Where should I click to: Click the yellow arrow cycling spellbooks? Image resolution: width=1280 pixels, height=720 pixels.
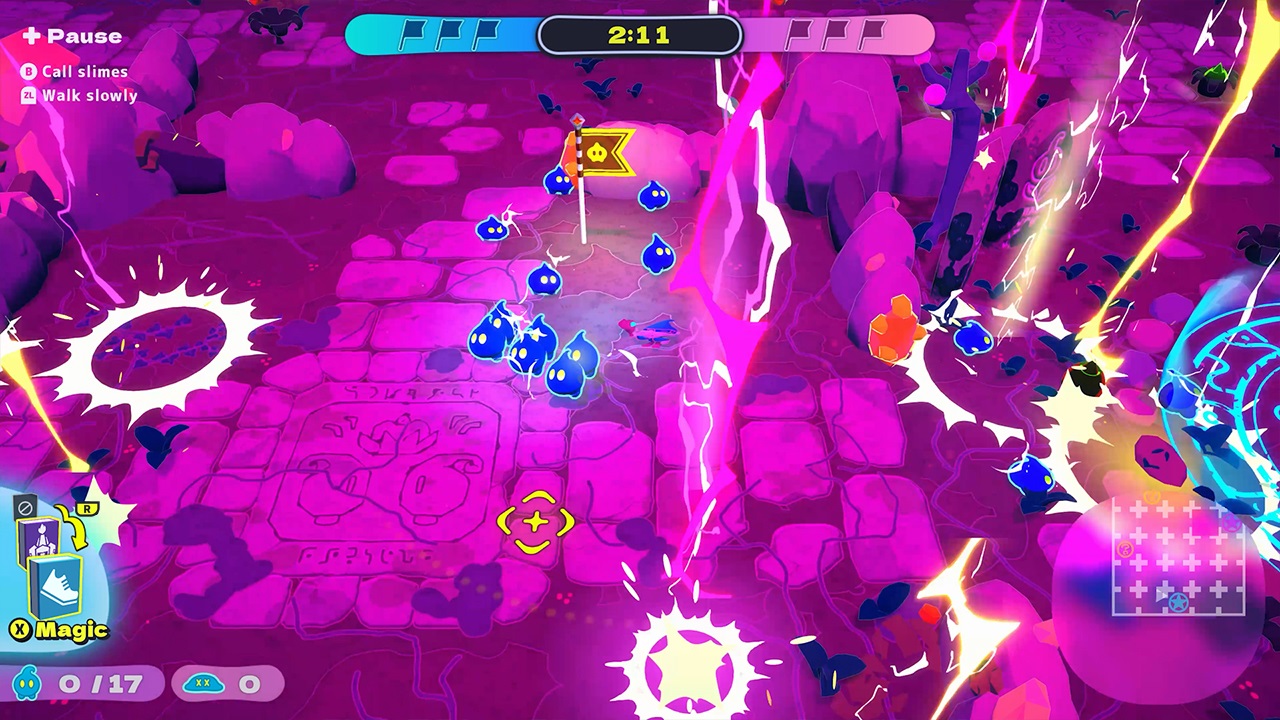72,528
